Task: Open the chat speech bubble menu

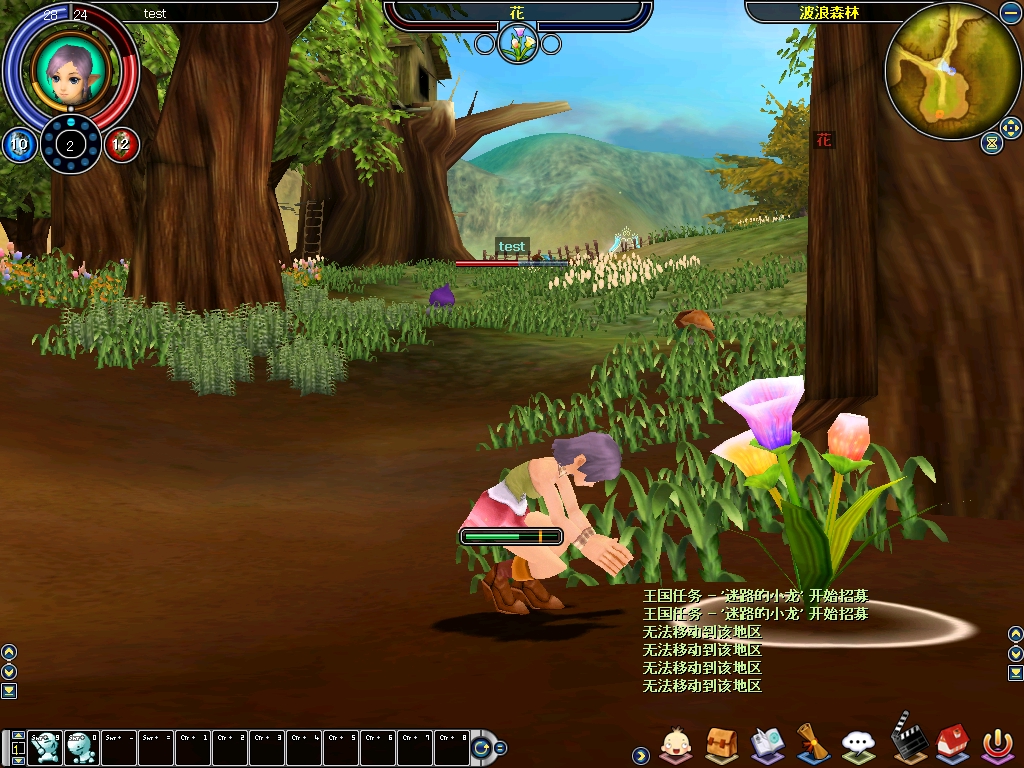Action: pos(859,744)
